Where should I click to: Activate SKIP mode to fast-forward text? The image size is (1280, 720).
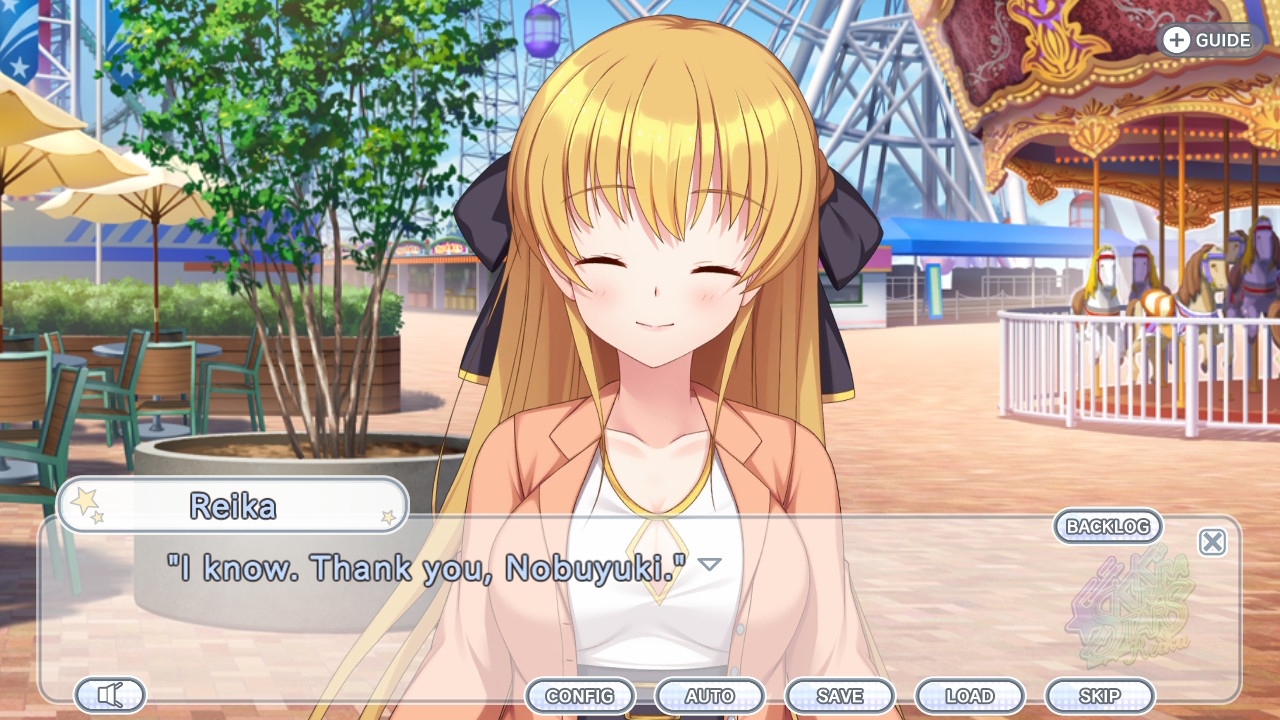tap(1100, 695)
